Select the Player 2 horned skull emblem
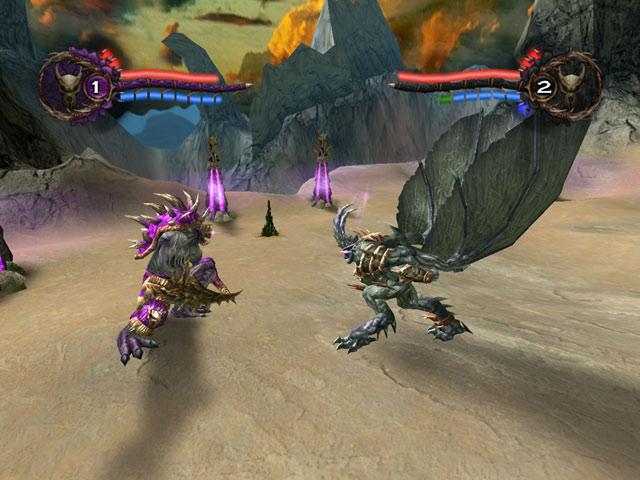This screenshot has width=640, height=480. point(568,86)
